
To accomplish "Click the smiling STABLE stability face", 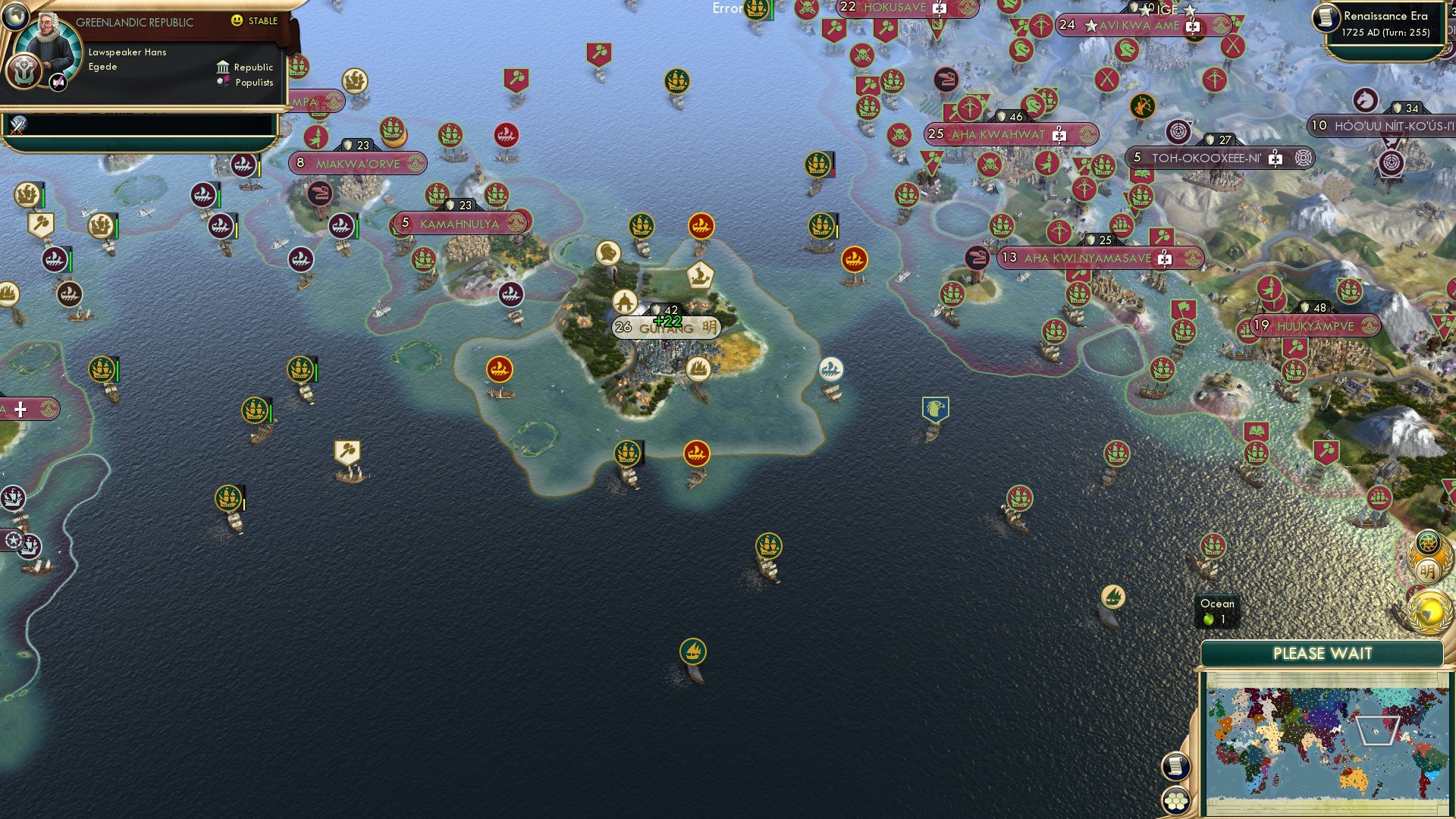I will coord(239,22).
